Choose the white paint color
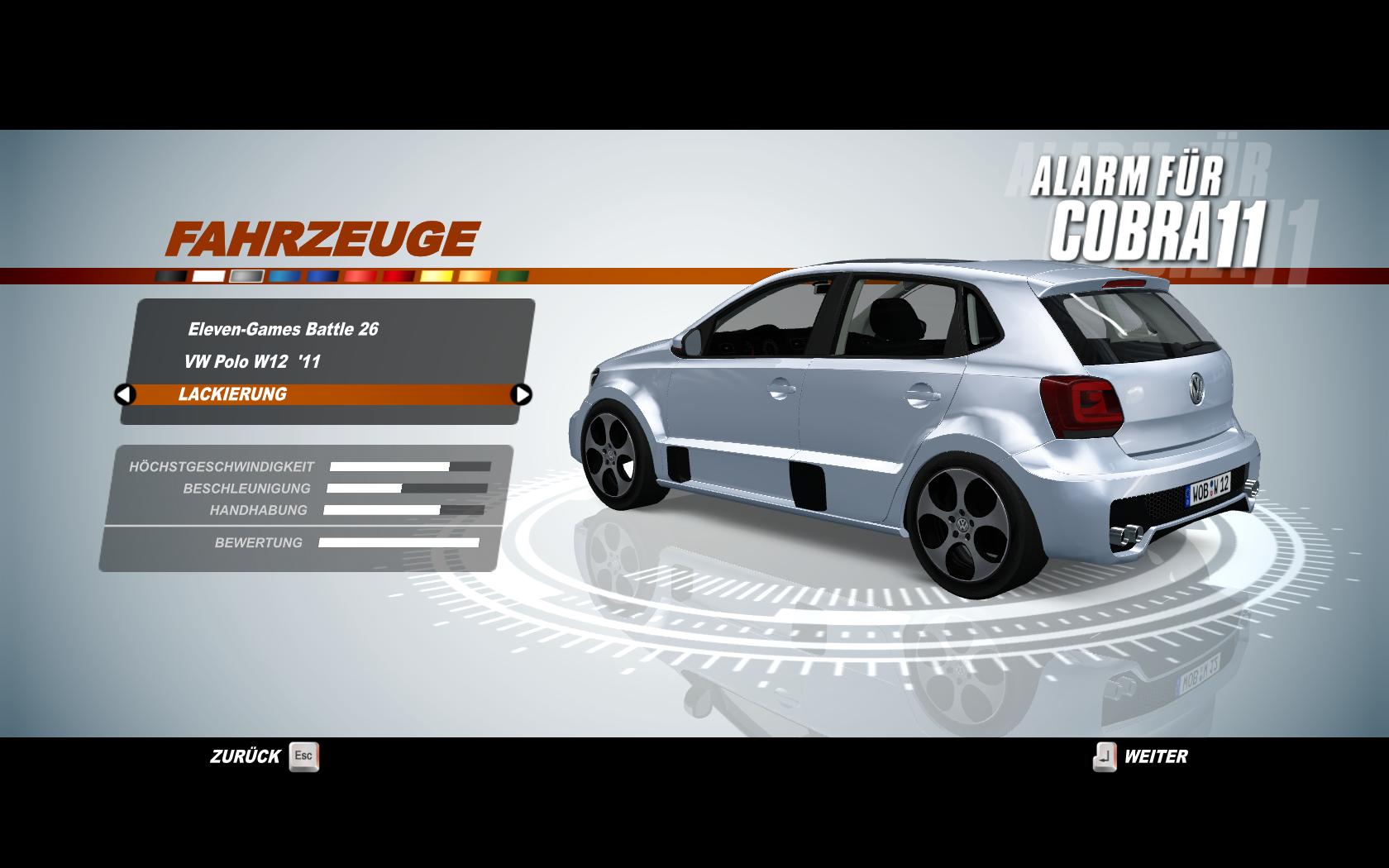Screen dimensions: 1389x868 point(209,276)
